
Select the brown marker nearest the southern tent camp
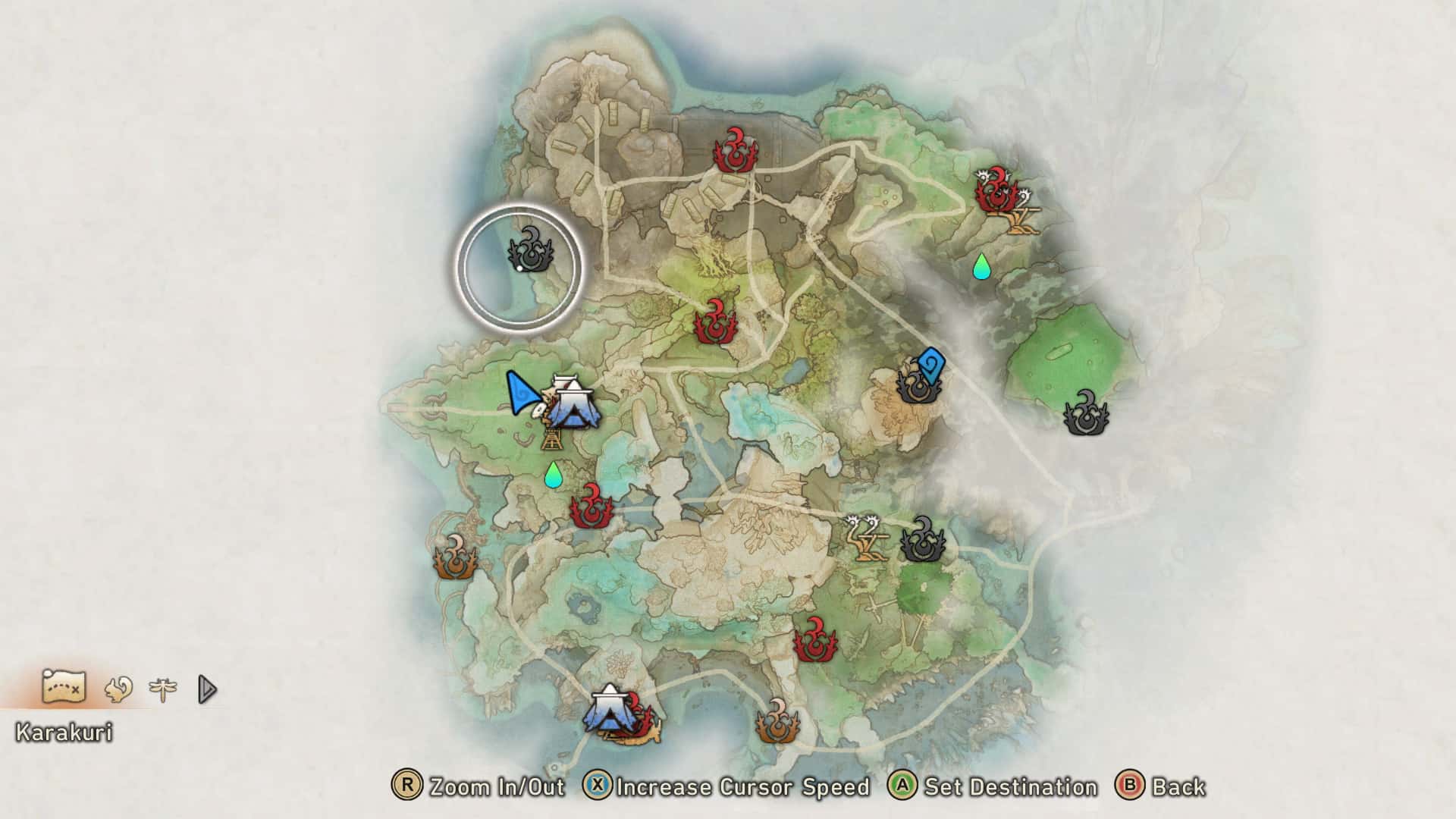[x=778, y=722]
